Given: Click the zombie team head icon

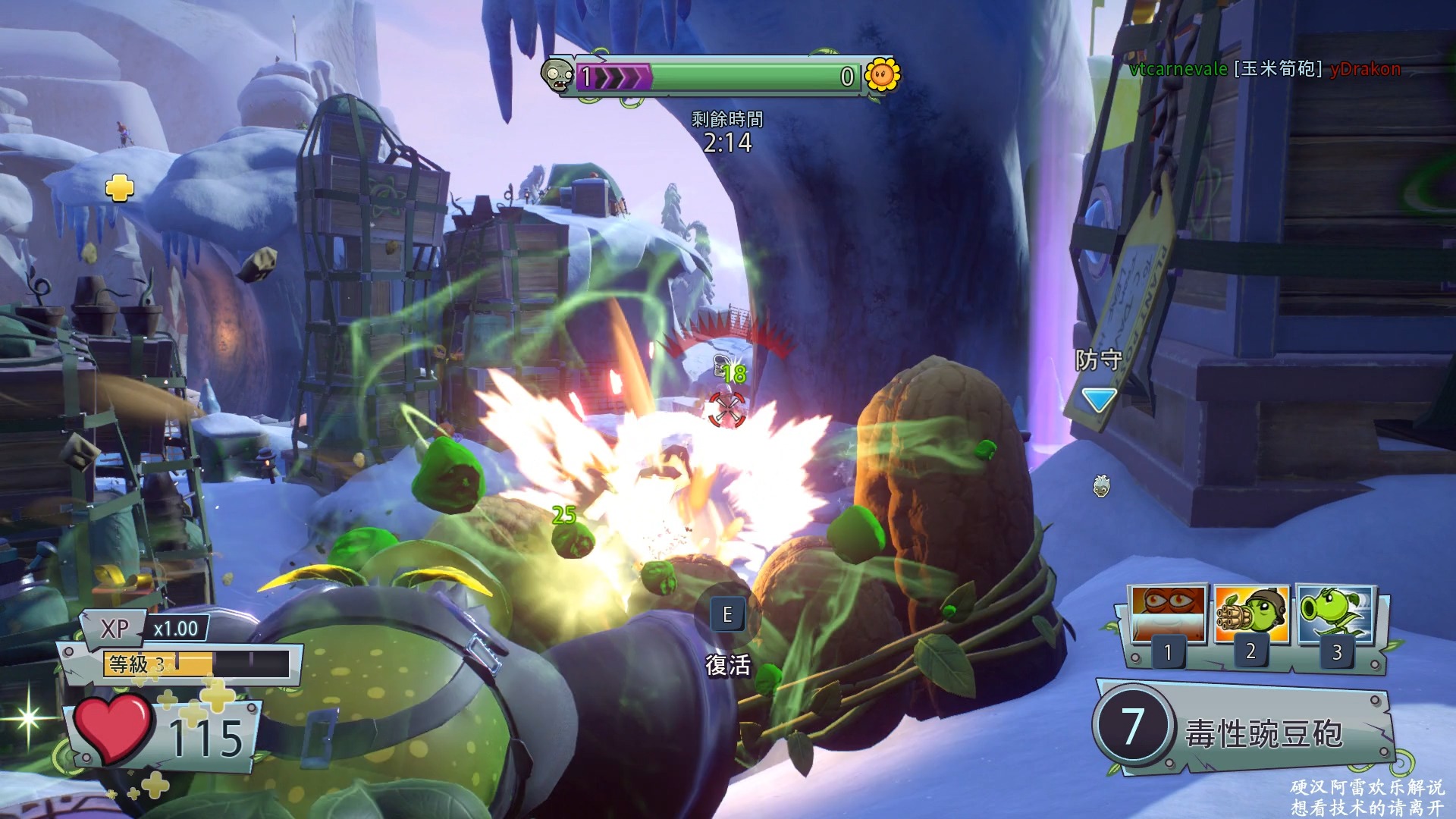Looking at the screenshot, I should coord(557,75).
